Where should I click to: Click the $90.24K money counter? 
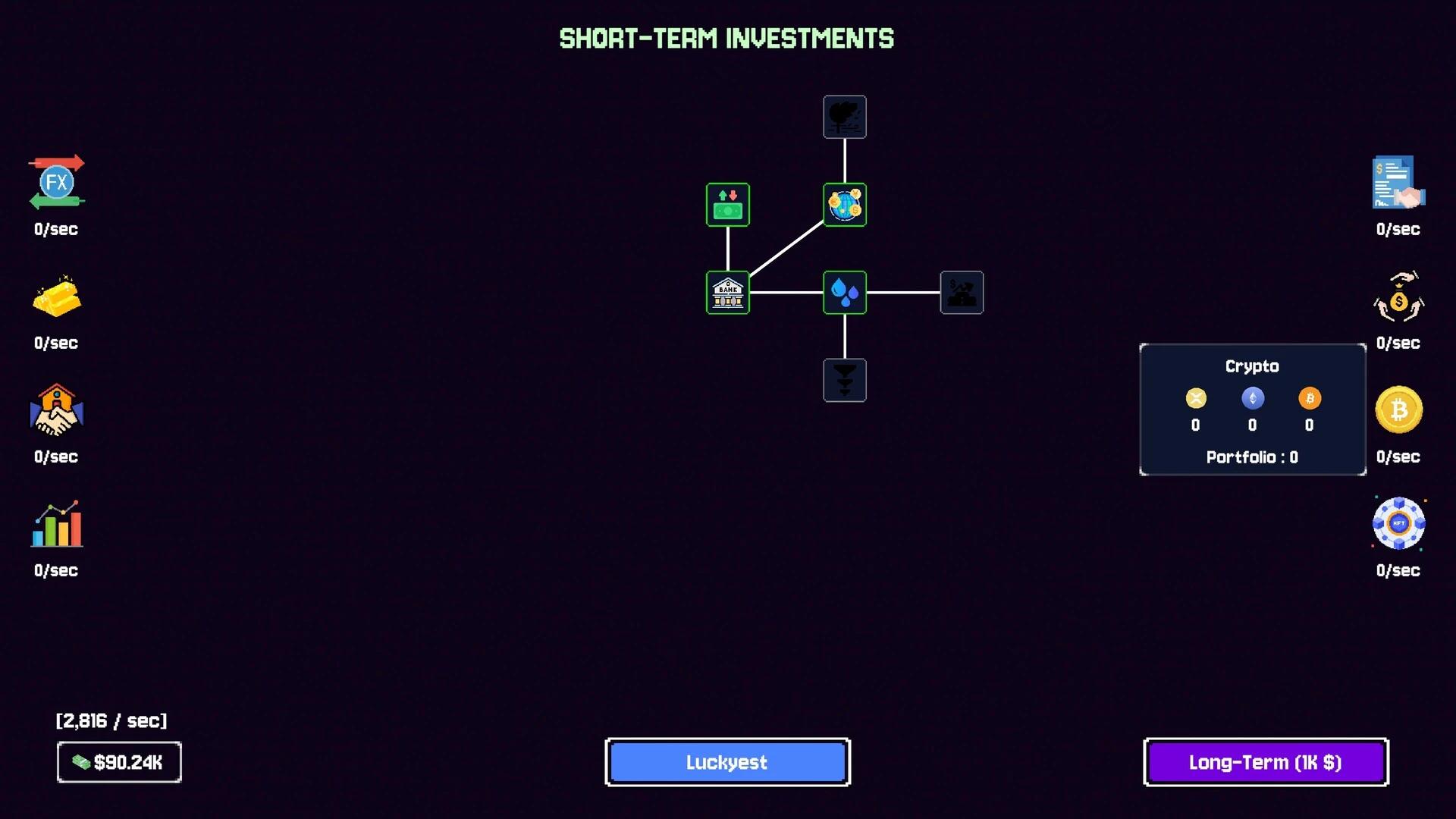pyautogui.click(x=119, y=762)
